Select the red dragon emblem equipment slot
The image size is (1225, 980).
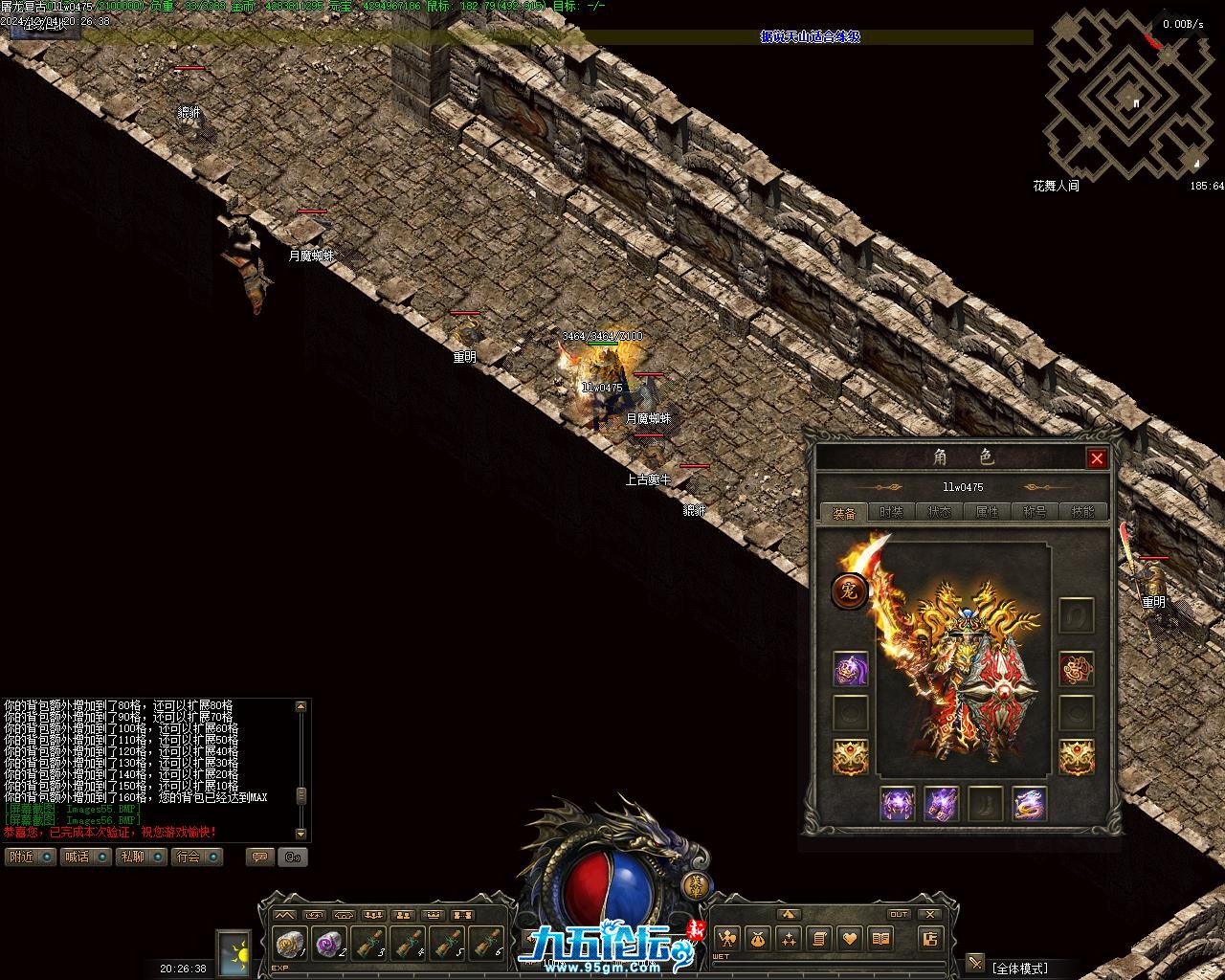(1077, 670)
